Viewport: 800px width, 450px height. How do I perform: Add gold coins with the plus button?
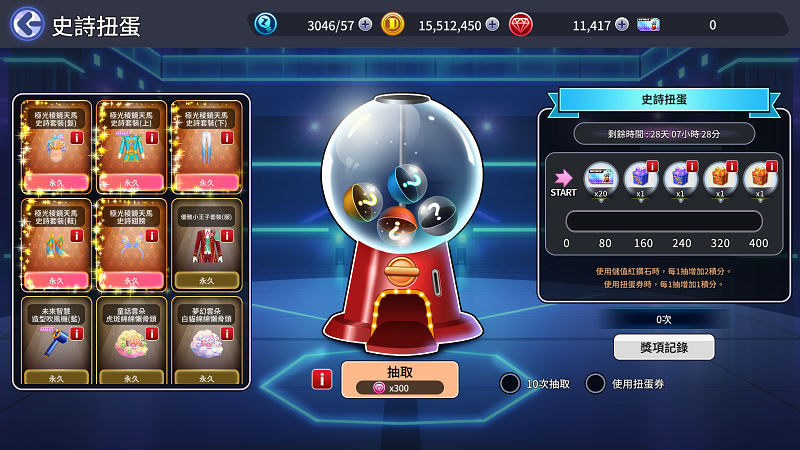tap(492, 25)
